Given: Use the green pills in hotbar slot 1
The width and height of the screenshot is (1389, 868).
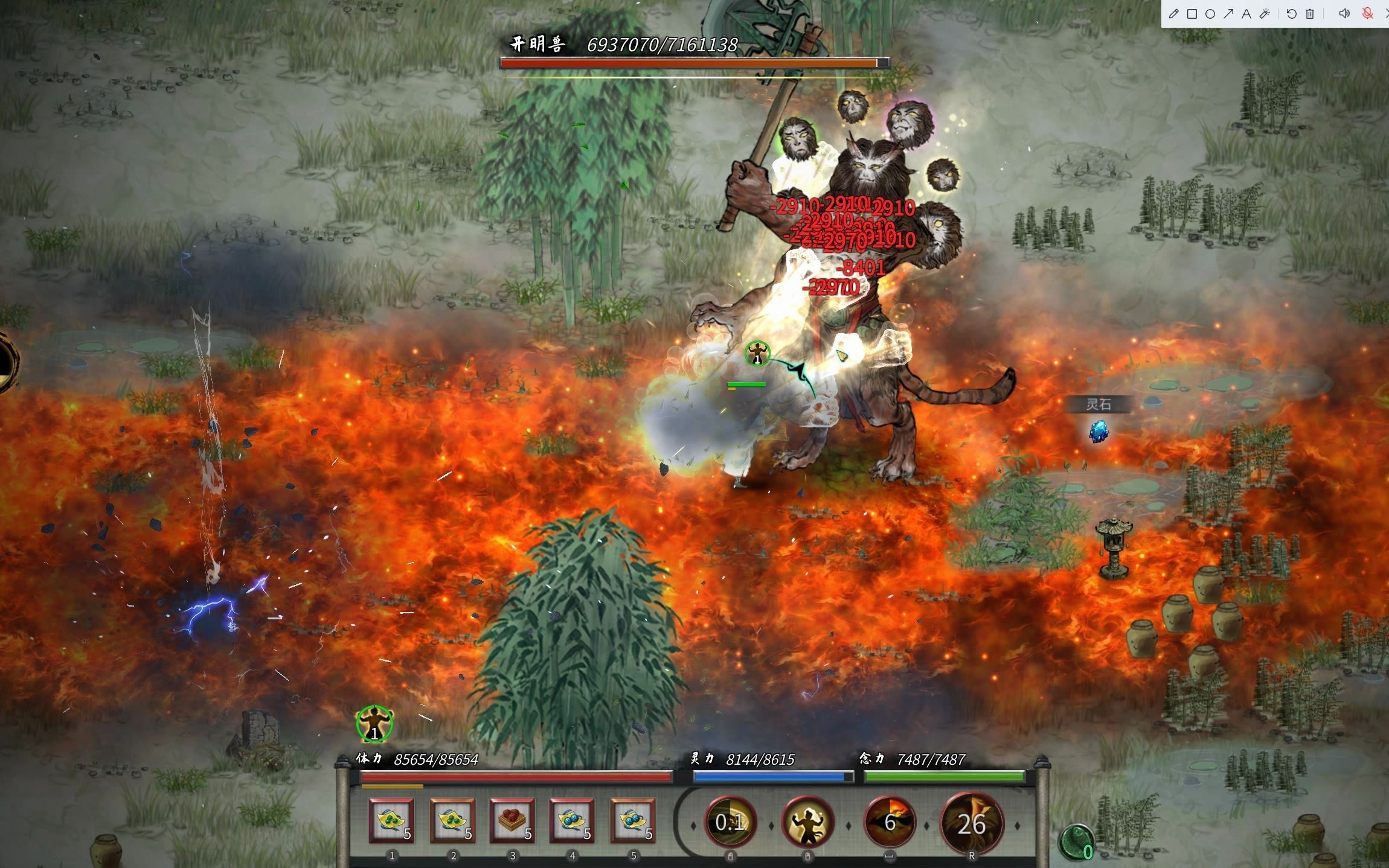Looking at the screenshot, I should tap(391, 821).
